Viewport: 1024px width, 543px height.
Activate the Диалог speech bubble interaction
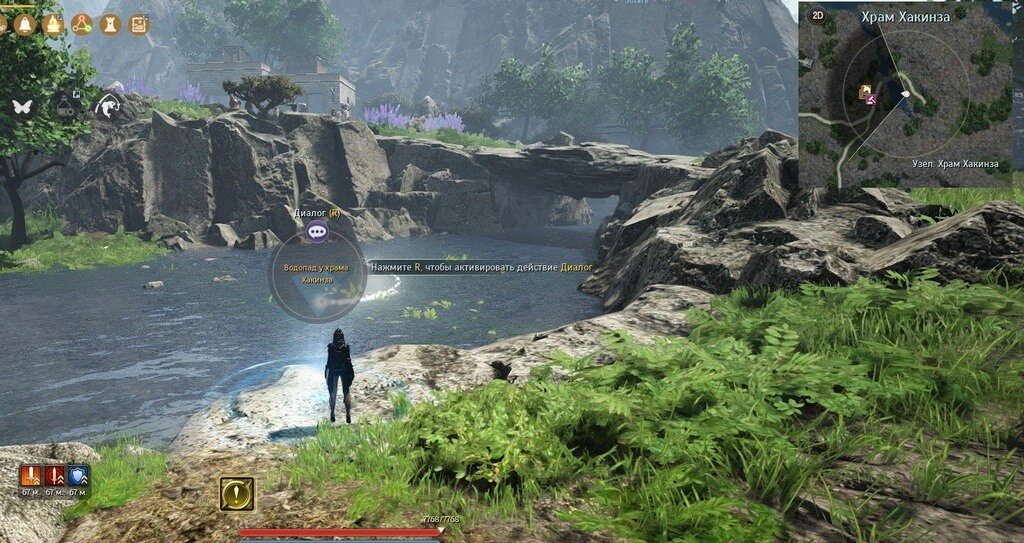click(x=318, y=232)
